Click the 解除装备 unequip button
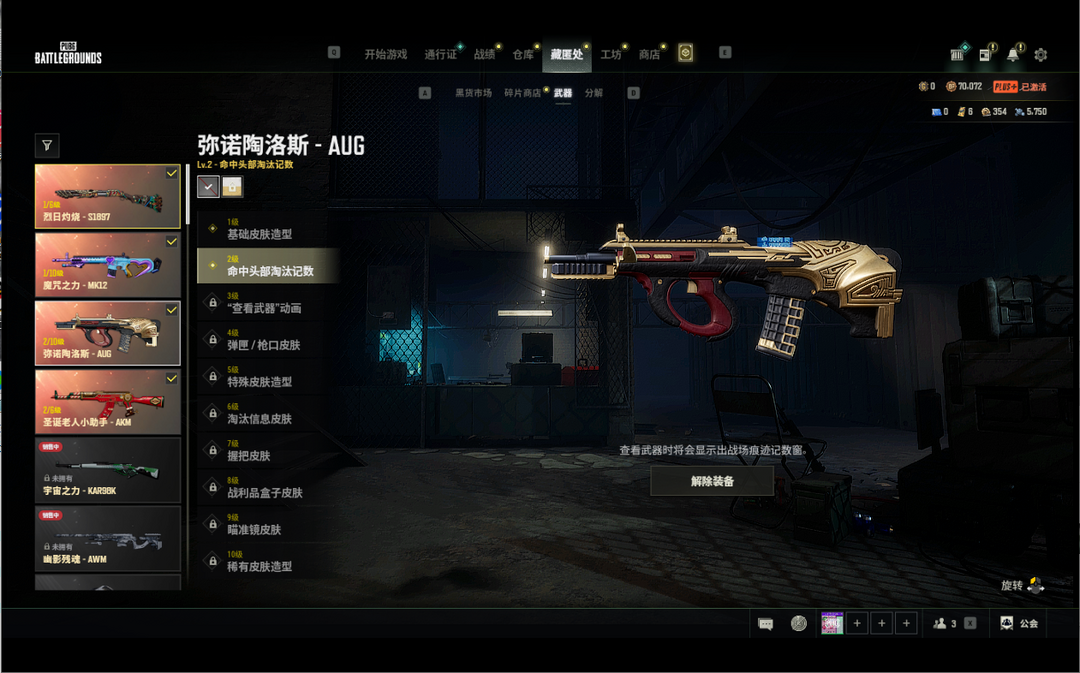This screenshot has width=1080, height=673. [712, 481]
